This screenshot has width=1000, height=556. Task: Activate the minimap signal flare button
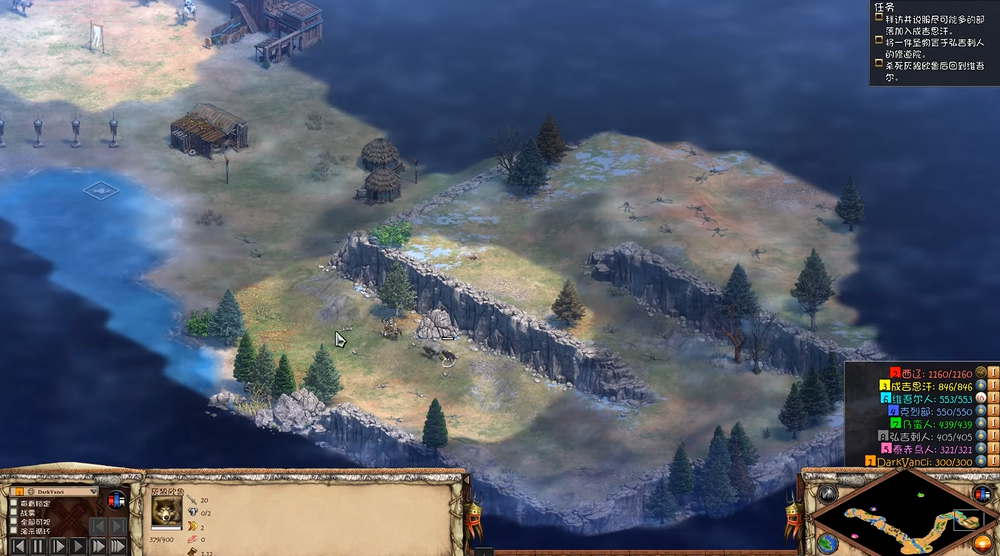[826, 494]
